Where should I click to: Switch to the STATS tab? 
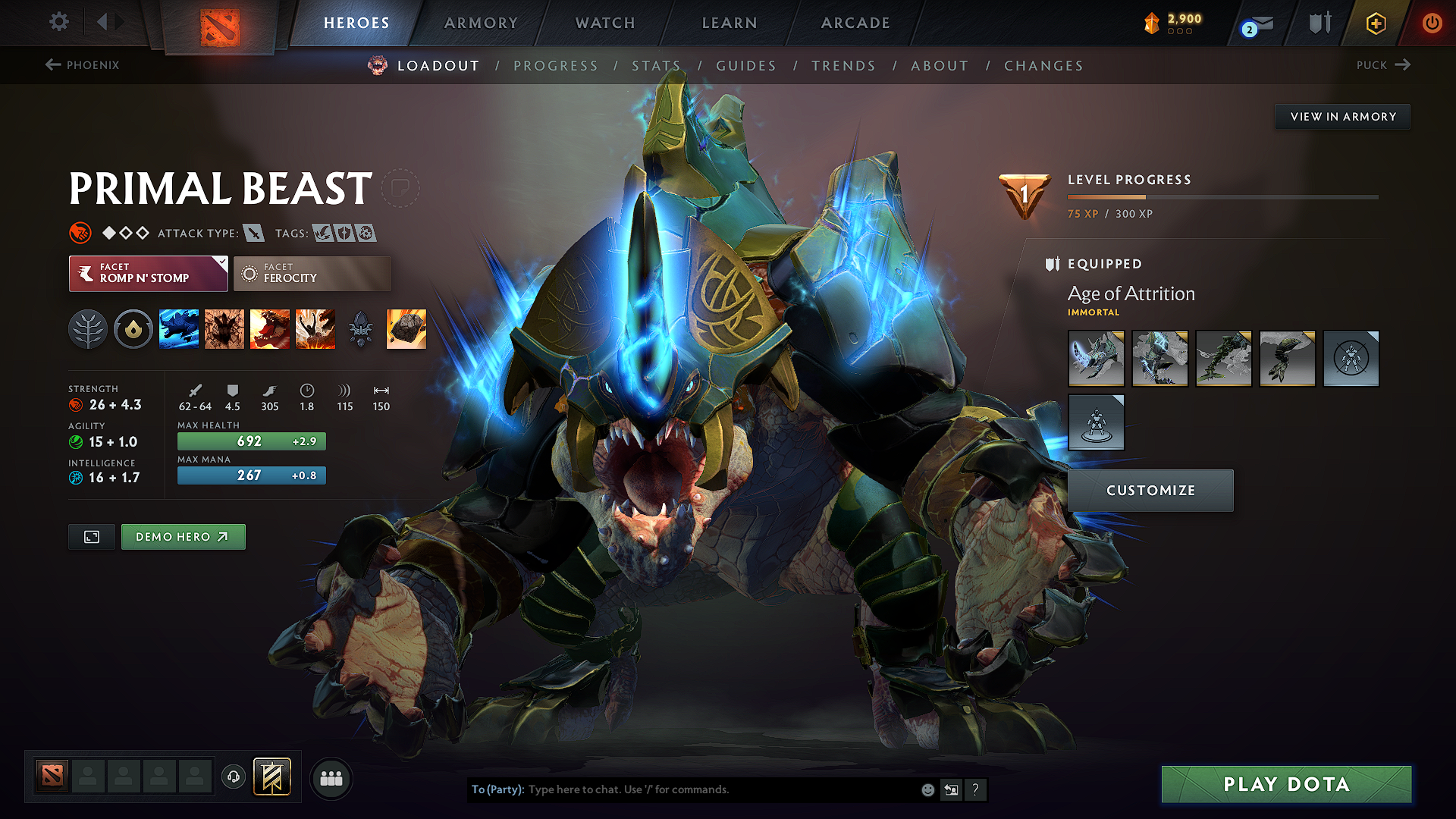(657, 66)
